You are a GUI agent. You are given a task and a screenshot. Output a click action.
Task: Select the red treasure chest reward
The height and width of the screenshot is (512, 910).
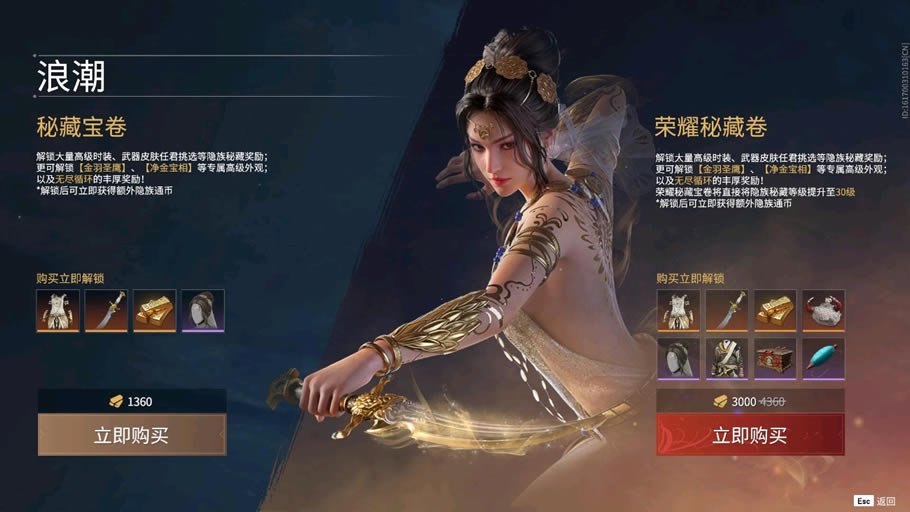point(775,359)
